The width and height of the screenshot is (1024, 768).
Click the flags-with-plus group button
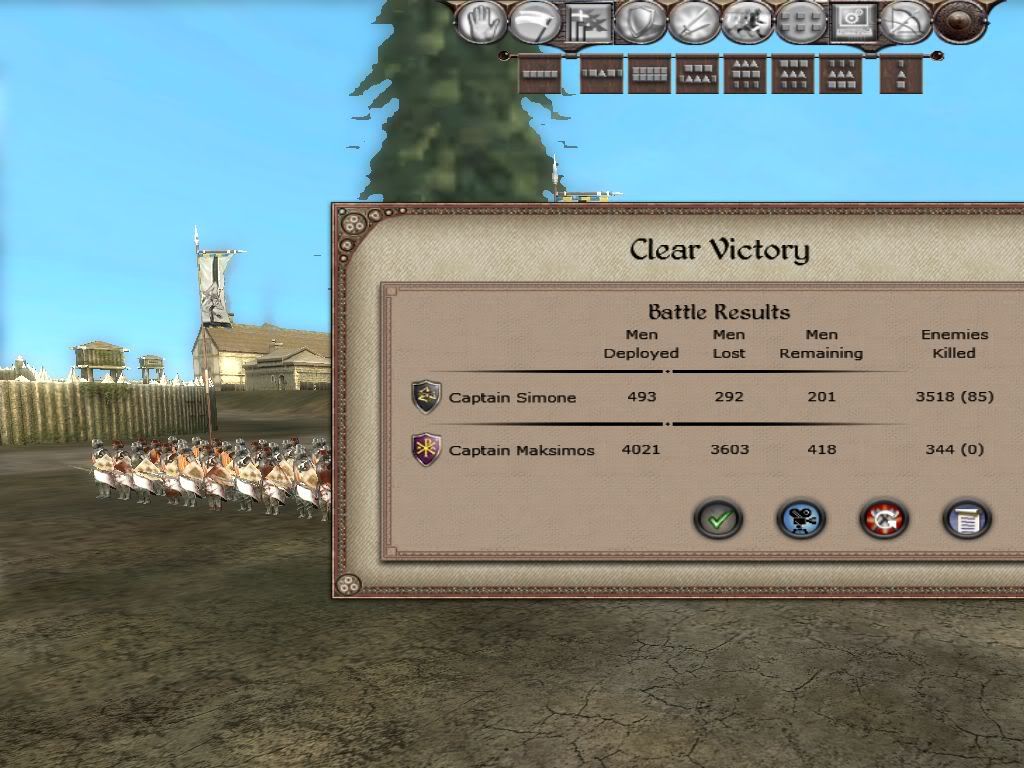tap(588, 22)
